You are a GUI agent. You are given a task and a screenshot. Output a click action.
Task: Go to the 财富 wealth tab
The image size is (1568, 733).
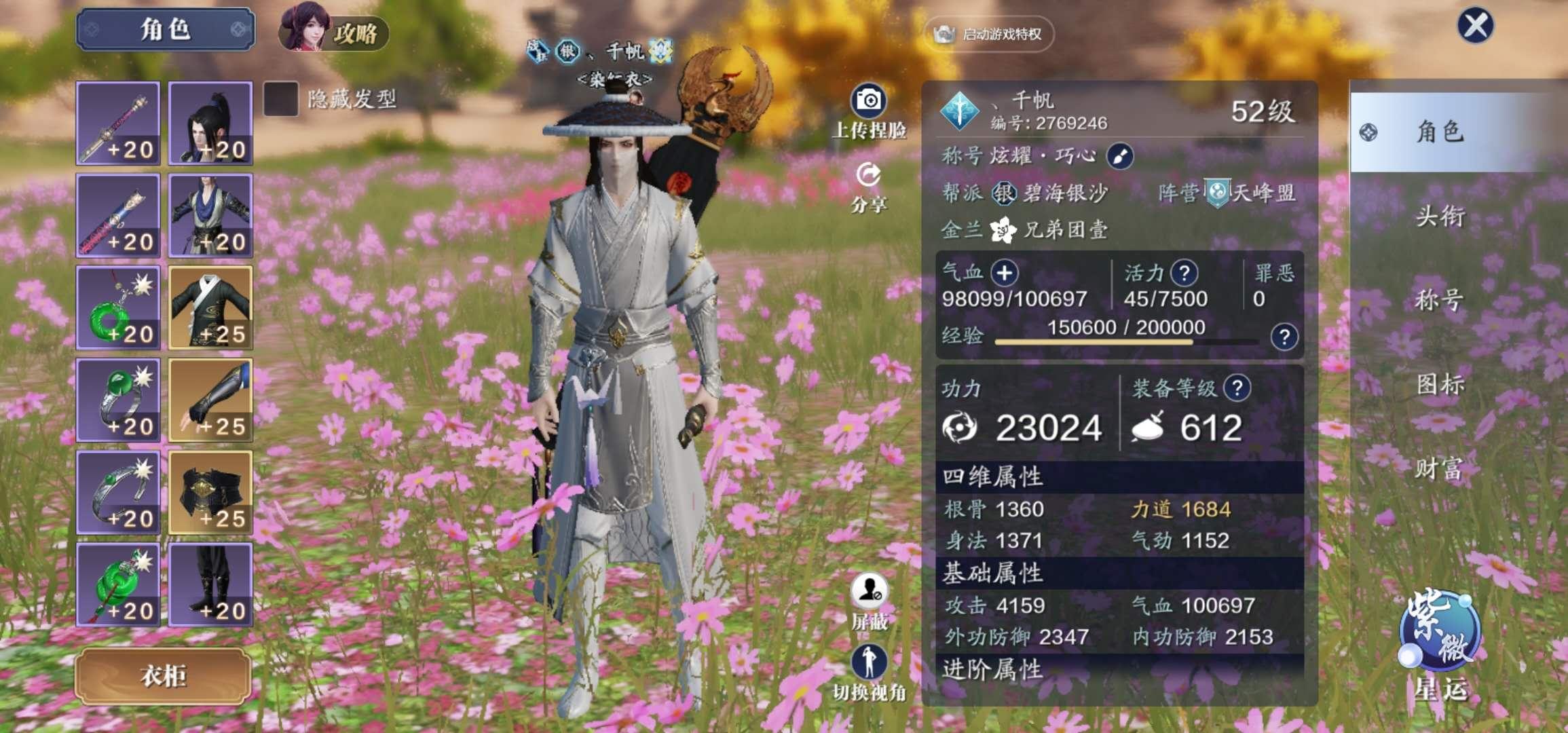tap(1439, 468)
